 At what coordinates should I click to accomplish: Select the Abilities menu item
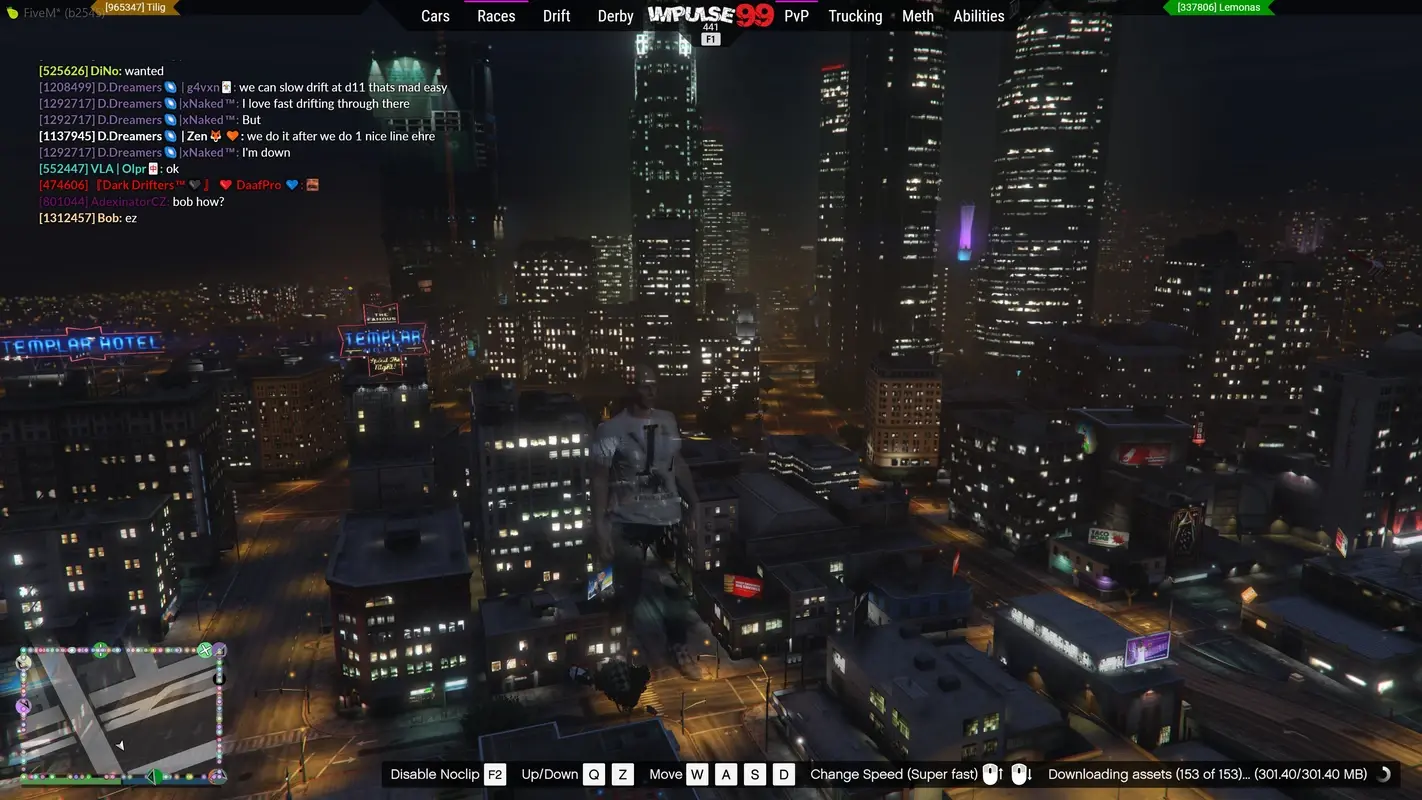979,15
